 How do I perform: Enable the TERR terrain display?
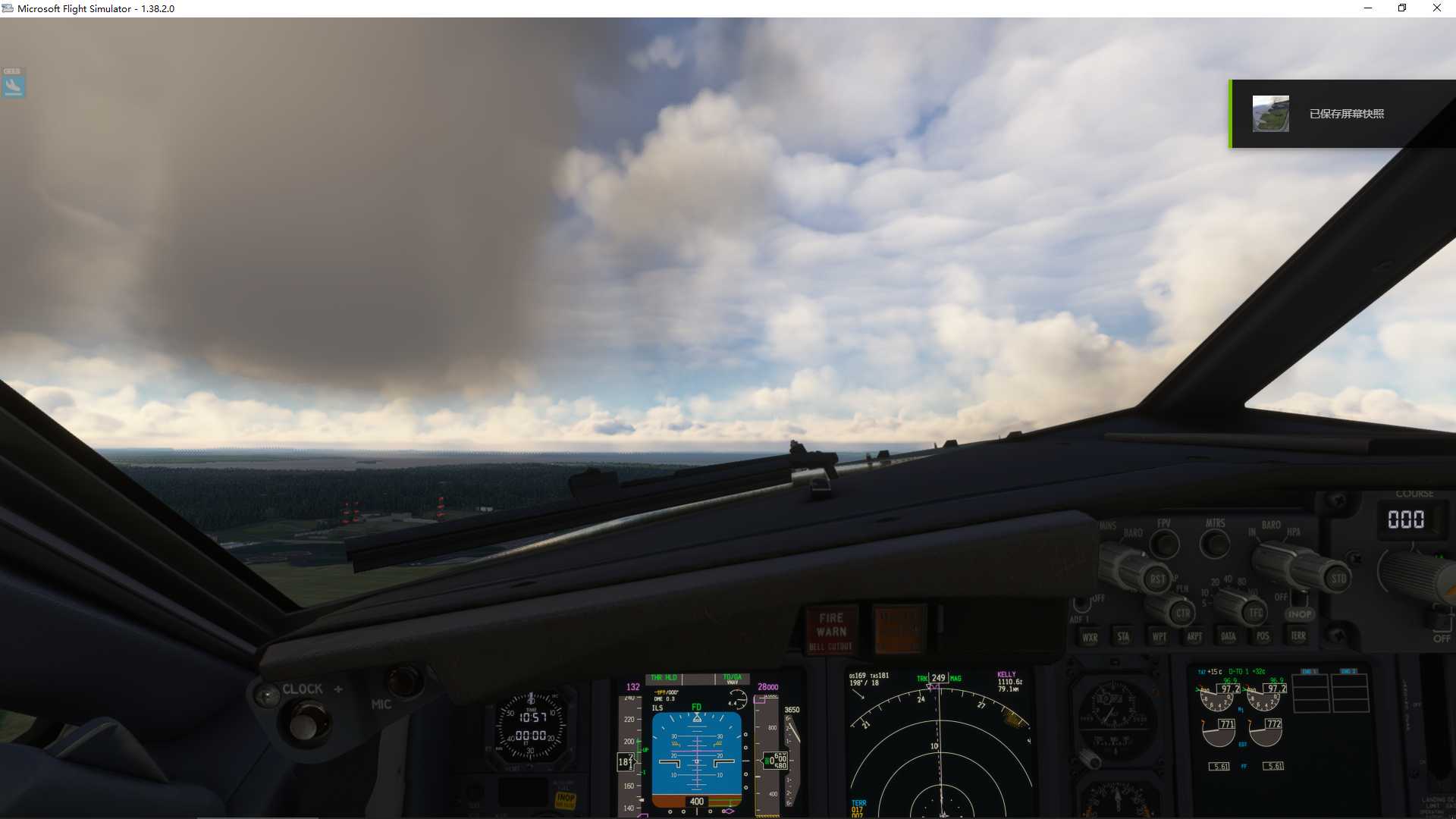(x=1297, y=636)
